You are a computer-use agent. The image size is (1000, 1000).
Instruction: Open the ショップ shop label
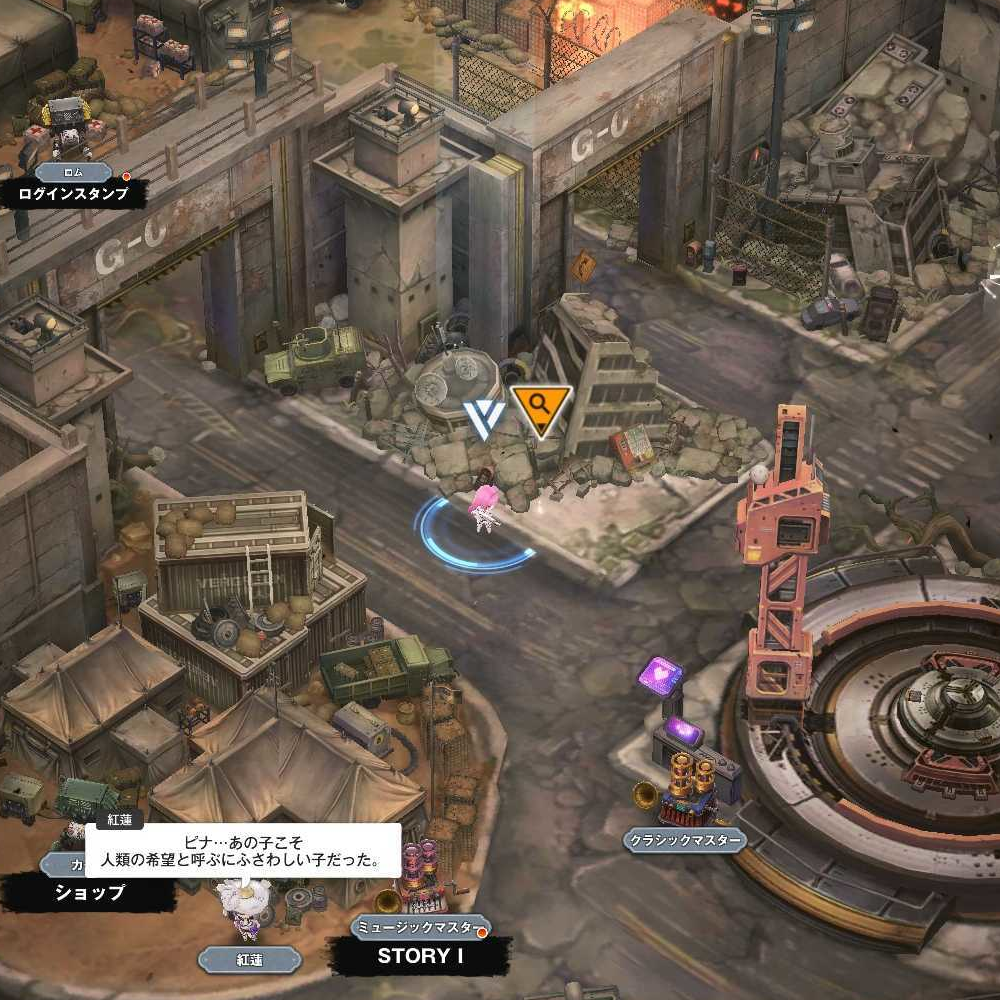[x=89, y=893]
